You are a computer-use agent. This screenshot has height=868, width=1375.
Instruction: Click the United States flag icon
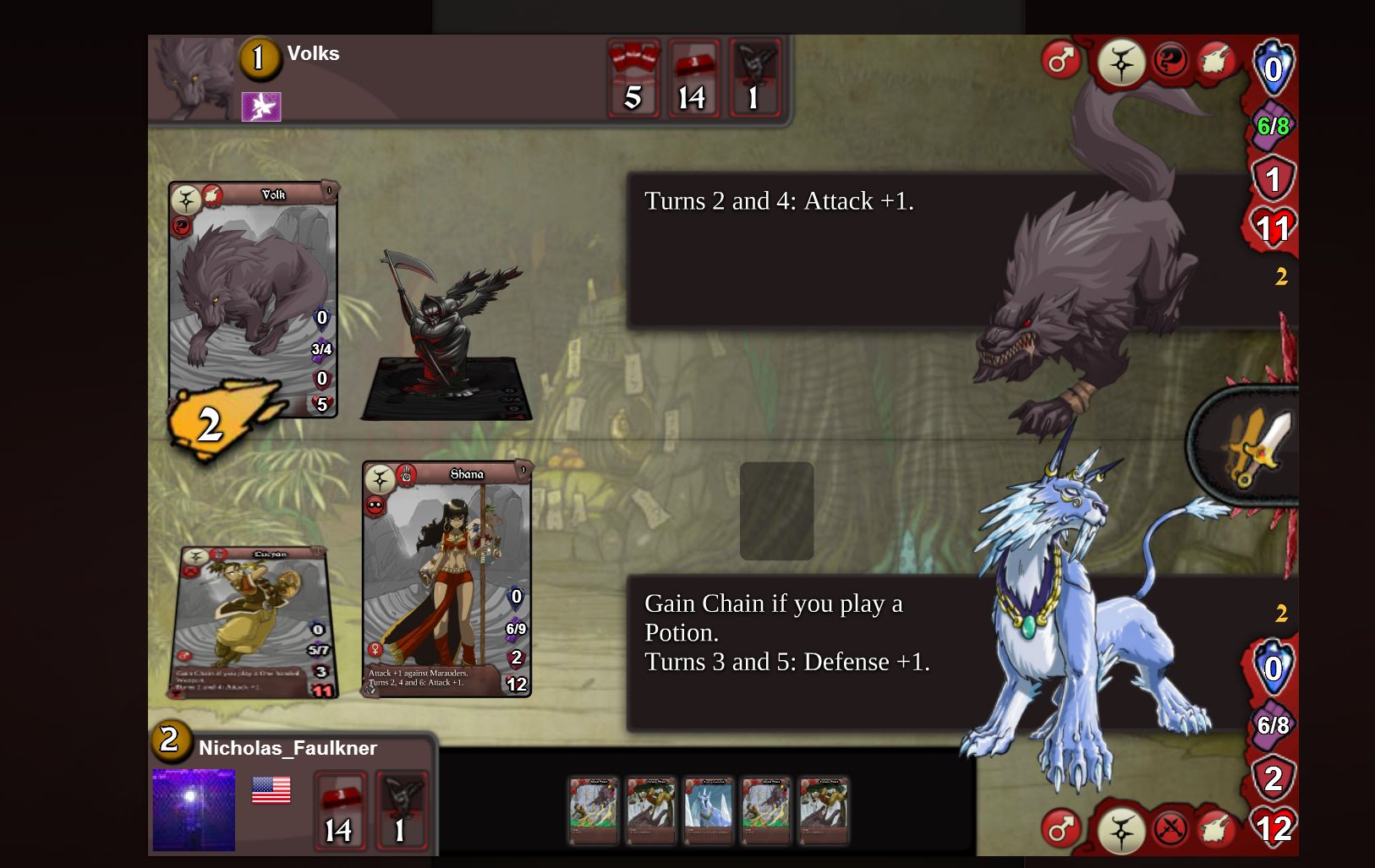pyautogui.click(x=271, y=790)
